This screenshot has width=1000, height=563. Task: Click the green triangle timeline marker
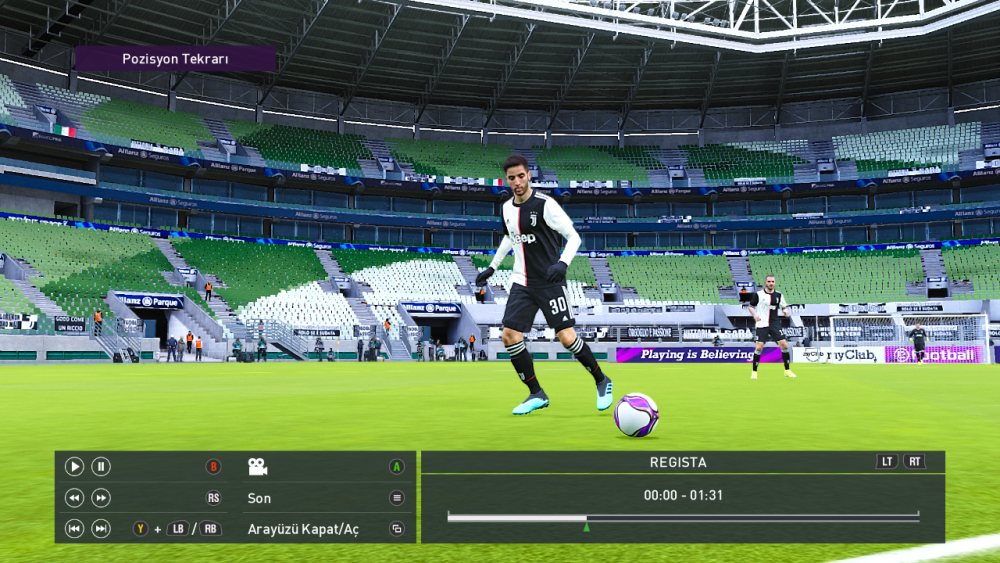(586, 527)
